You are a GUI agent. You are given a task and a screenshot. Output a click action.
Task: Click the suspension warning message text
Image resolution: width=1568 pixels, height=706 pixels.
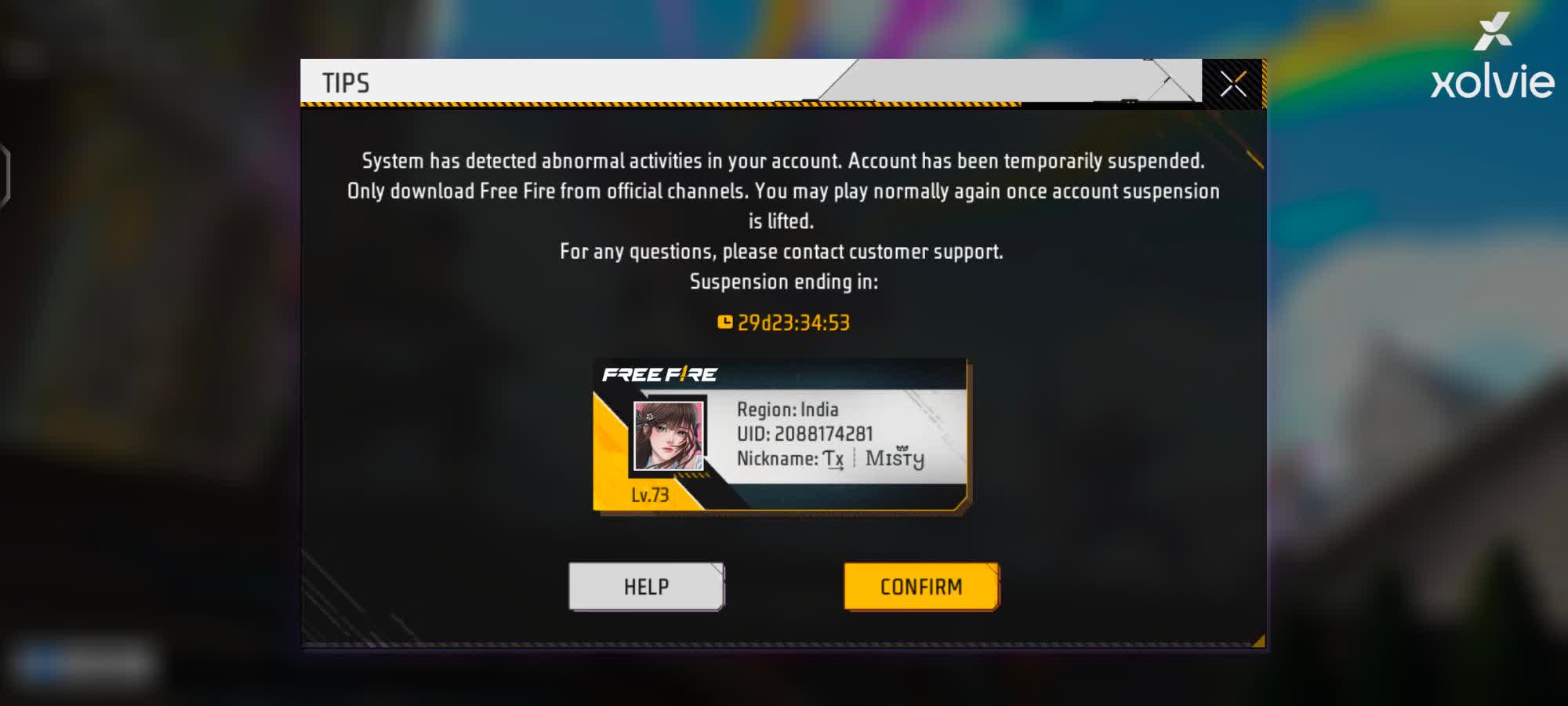pos(784,191)
